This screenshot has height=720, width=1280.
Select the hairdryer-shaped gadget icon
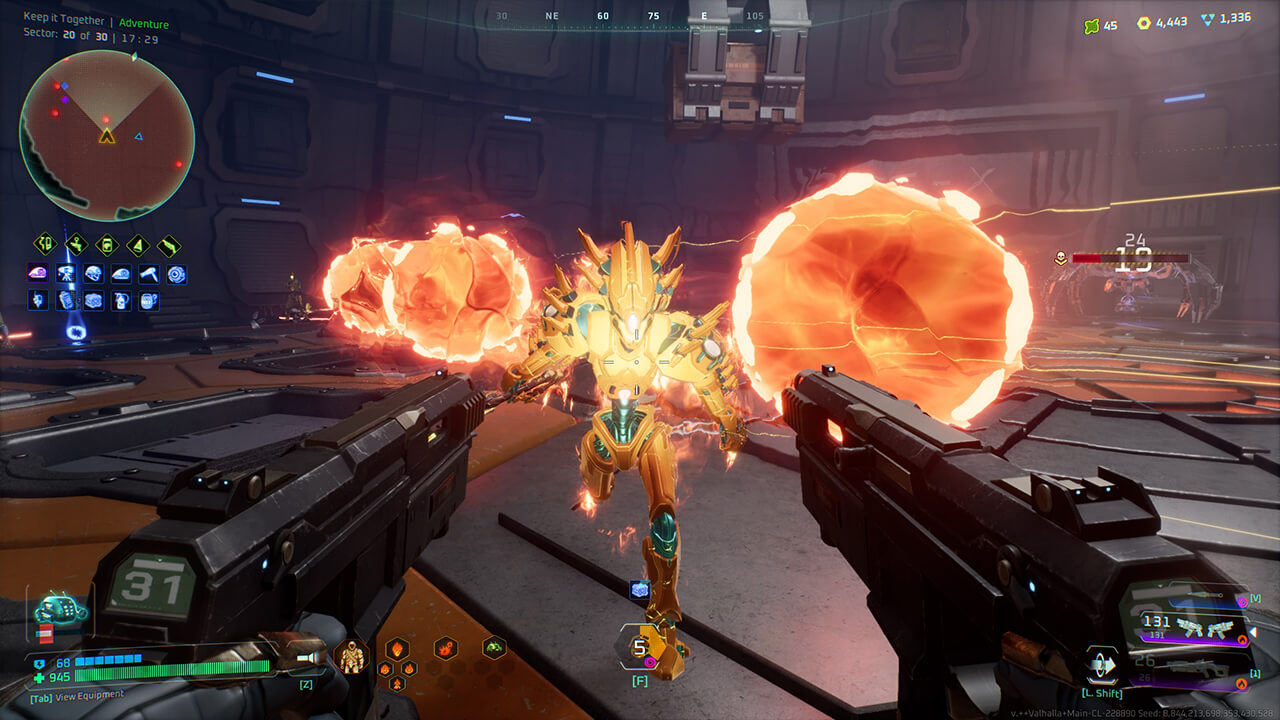[148, 273]
